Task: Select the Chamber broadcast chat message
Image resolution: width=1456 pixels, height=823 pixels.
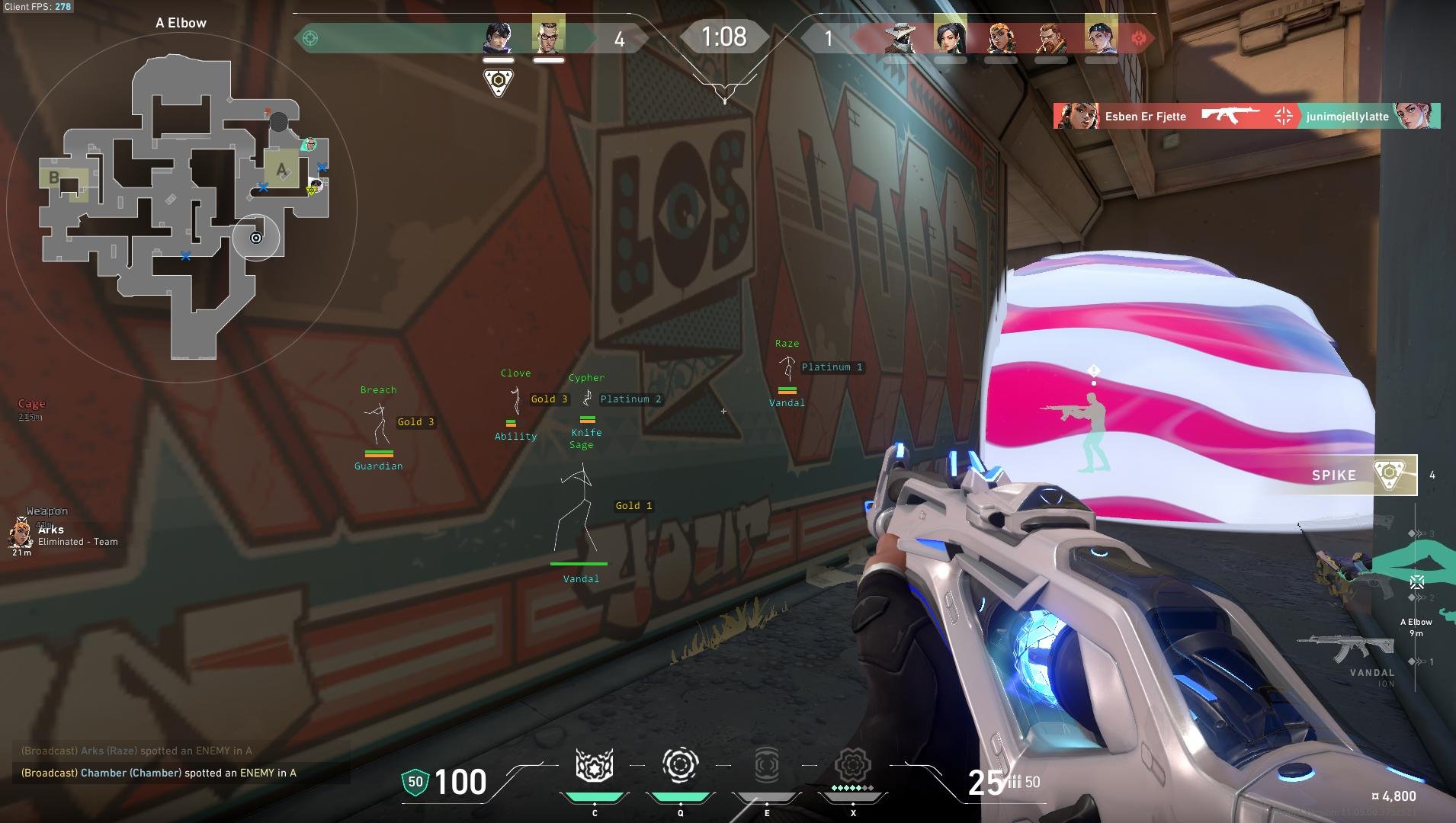Action: 159,773
